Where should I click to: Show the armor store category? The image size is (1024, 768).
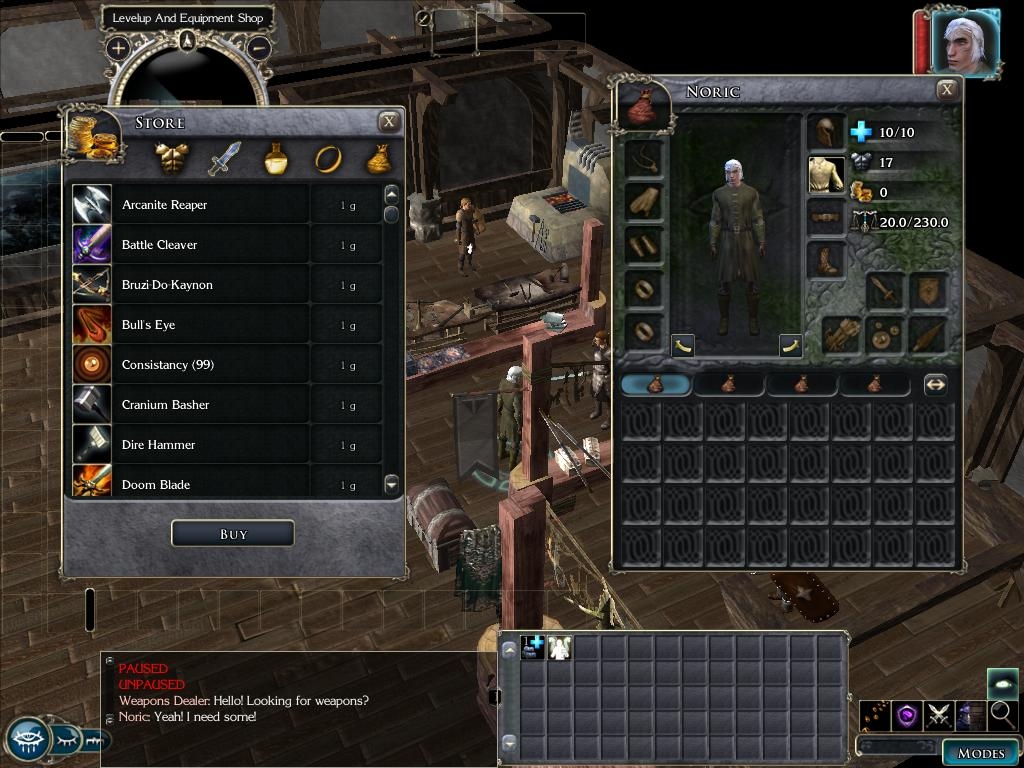(172, 158)
